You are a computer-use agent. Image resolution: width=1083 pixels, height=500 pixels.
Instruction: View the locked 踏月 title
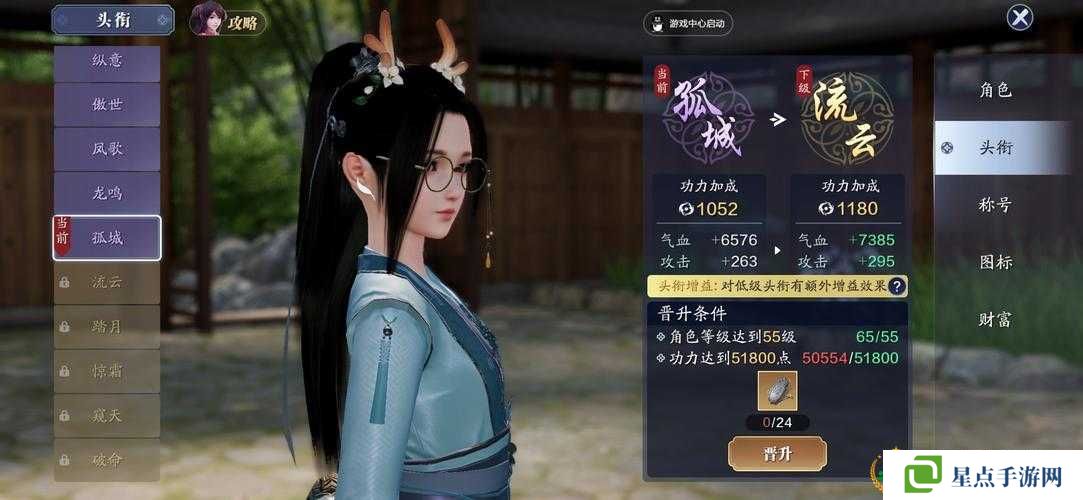click(x=107, y=326)
